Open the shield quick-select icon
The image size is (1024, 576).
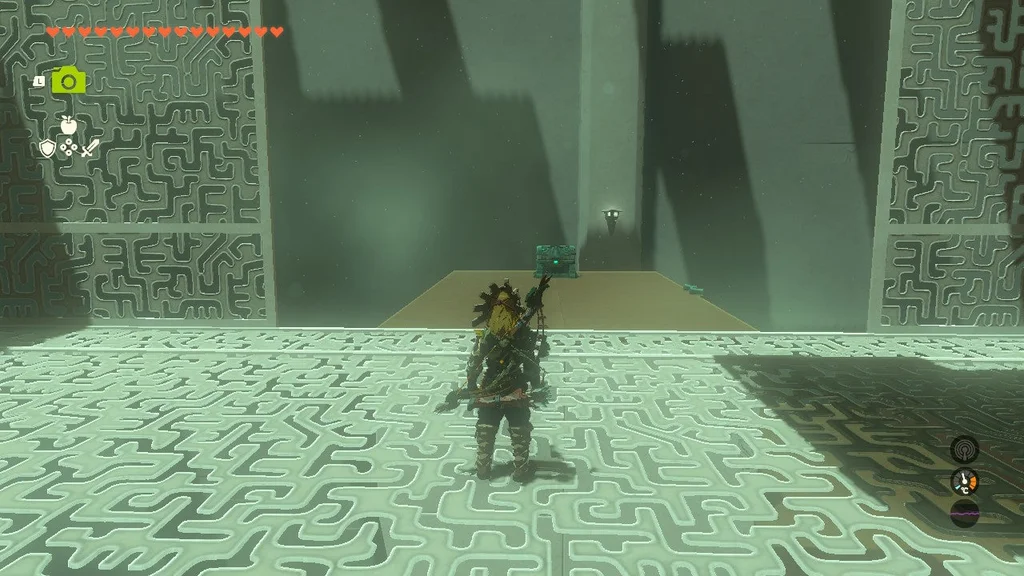coord(46,149)
